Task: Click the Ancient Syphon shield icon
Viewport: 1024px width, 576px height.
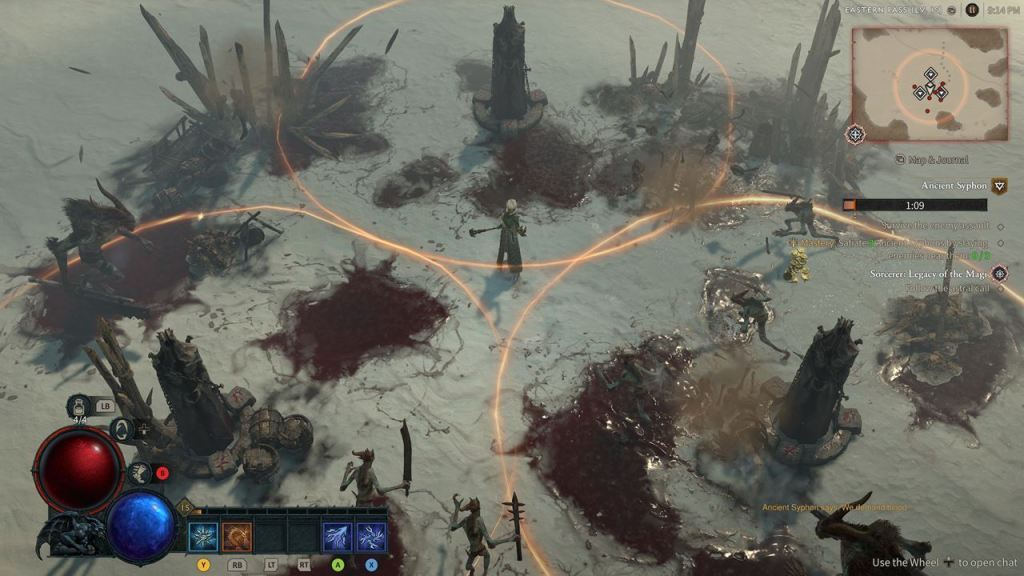Action: click(998, 186)
